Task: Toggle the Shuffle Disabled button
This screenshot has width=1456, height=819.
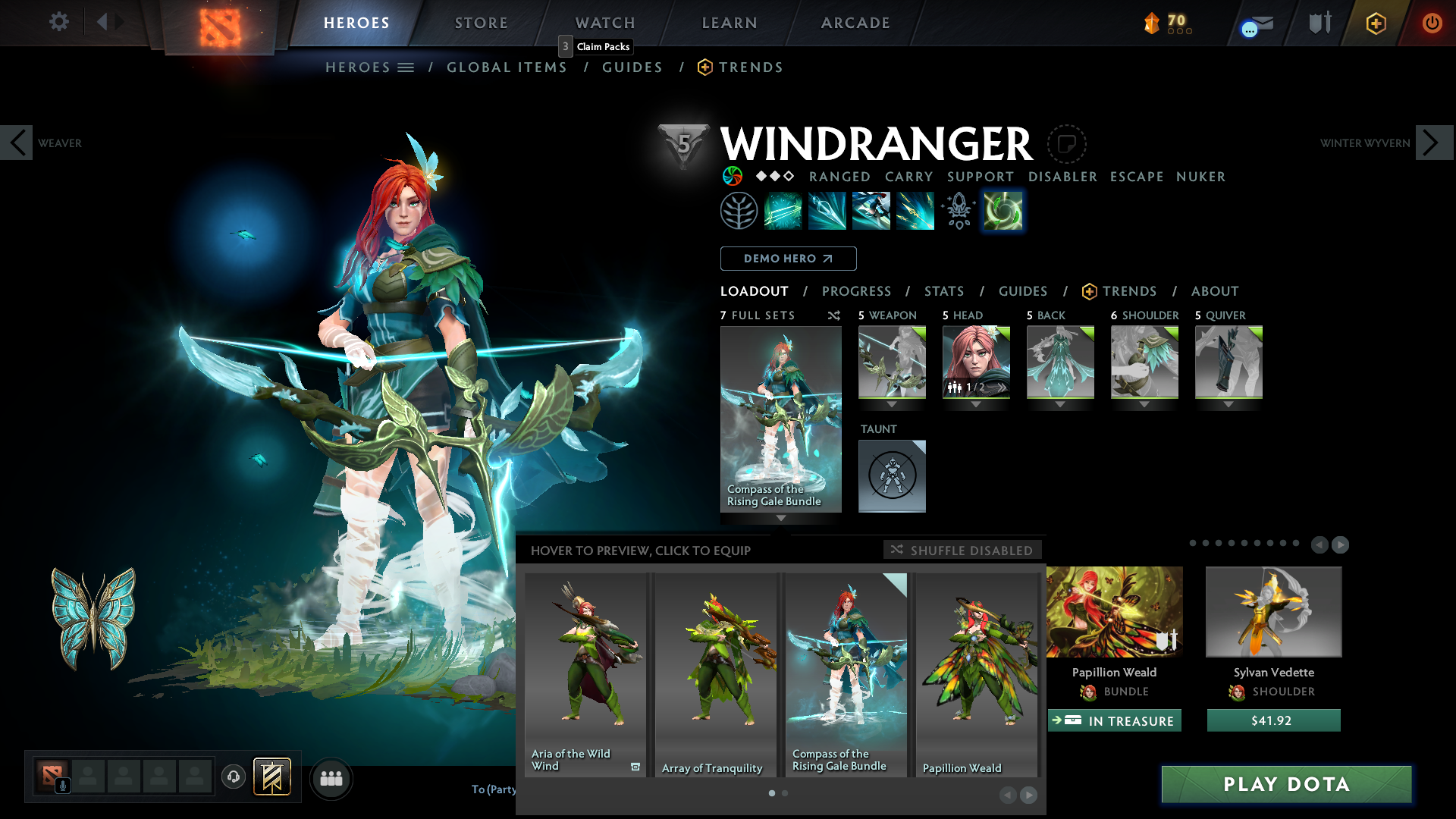Action: click(962, 550)
